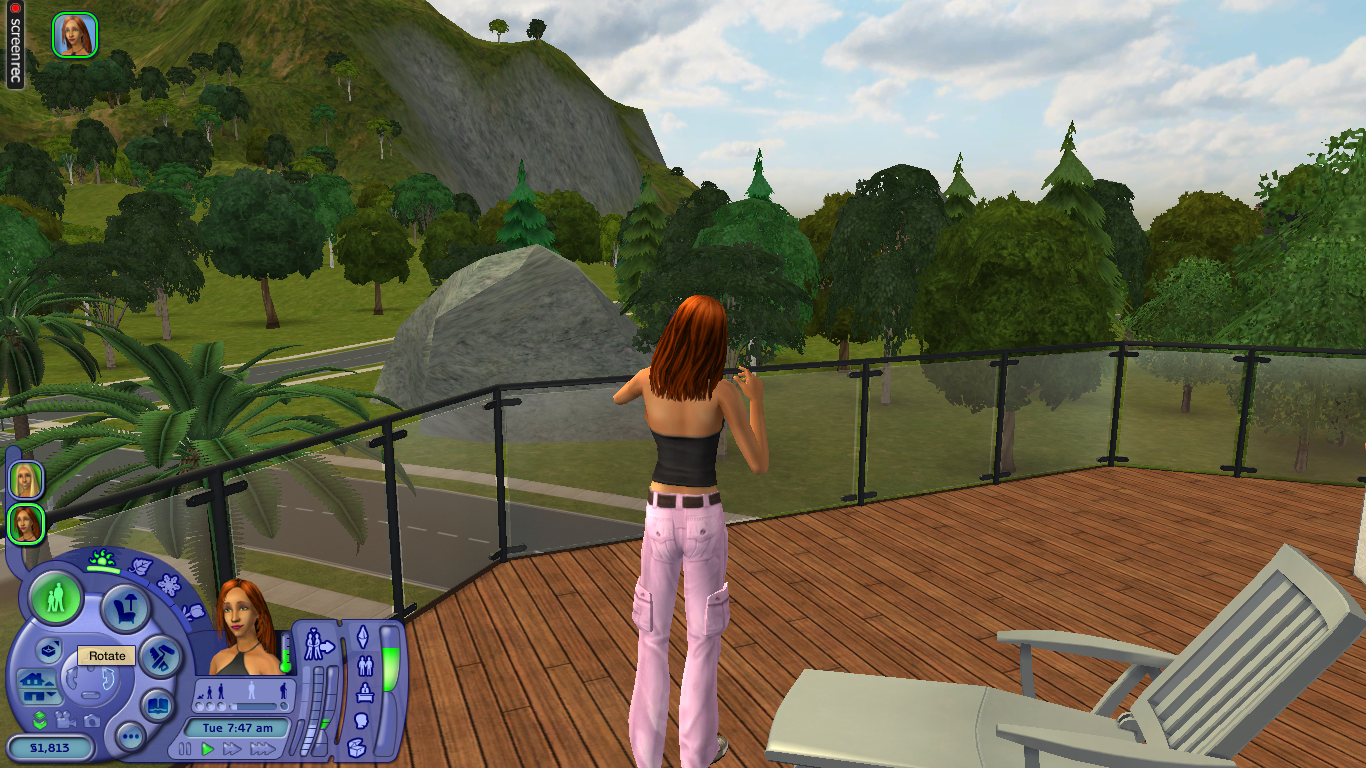
Task: Enter Build Mode using the paint roller icon
Action: click(160, 658)
